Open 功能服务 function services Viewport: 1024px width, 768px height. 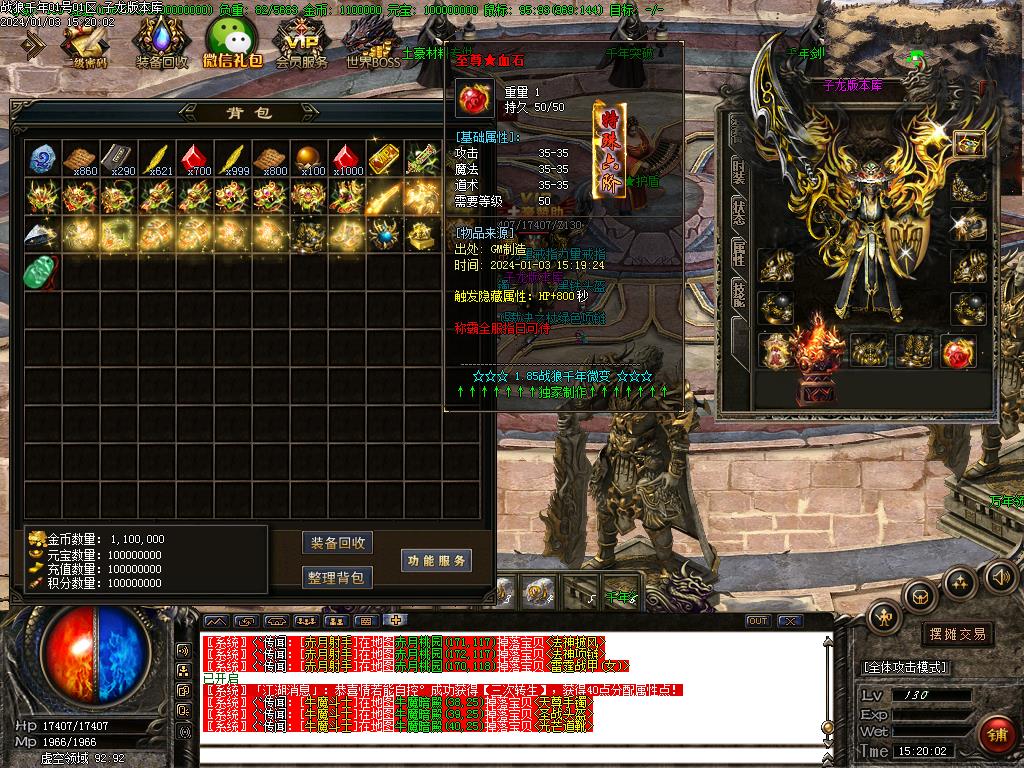436,561
